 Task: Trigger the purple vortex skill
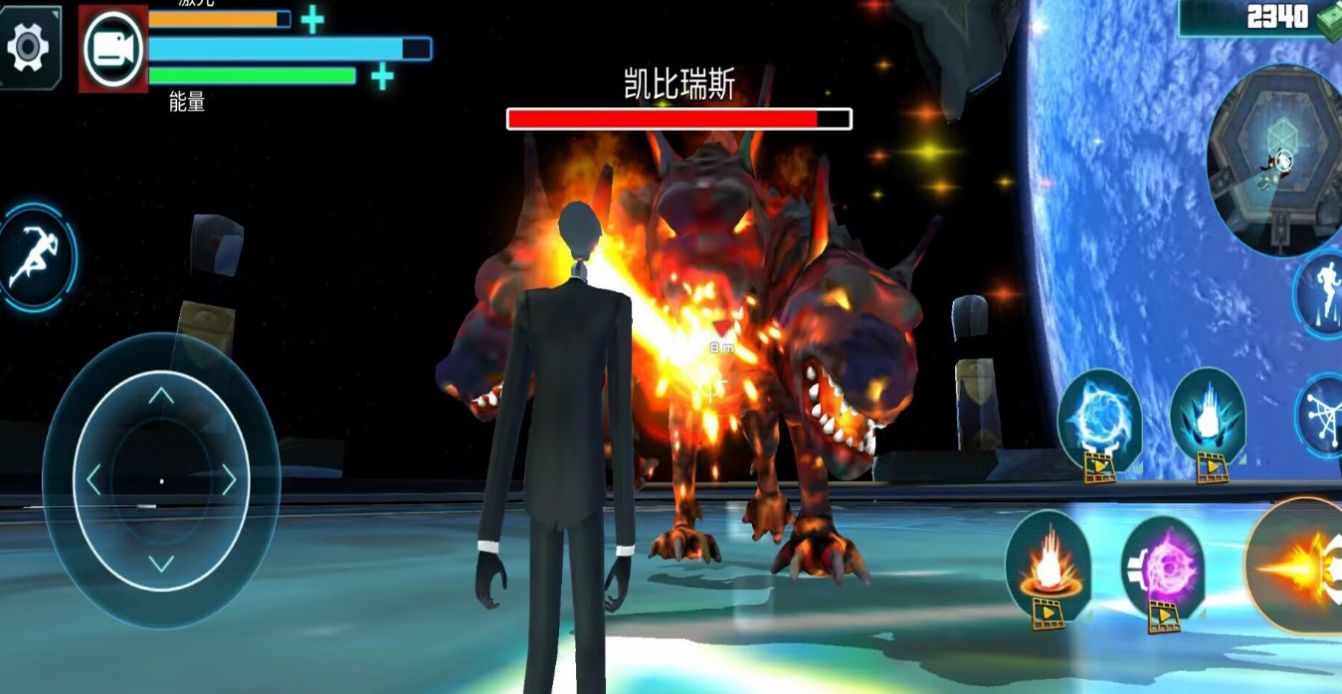[x=1163, y=568]
